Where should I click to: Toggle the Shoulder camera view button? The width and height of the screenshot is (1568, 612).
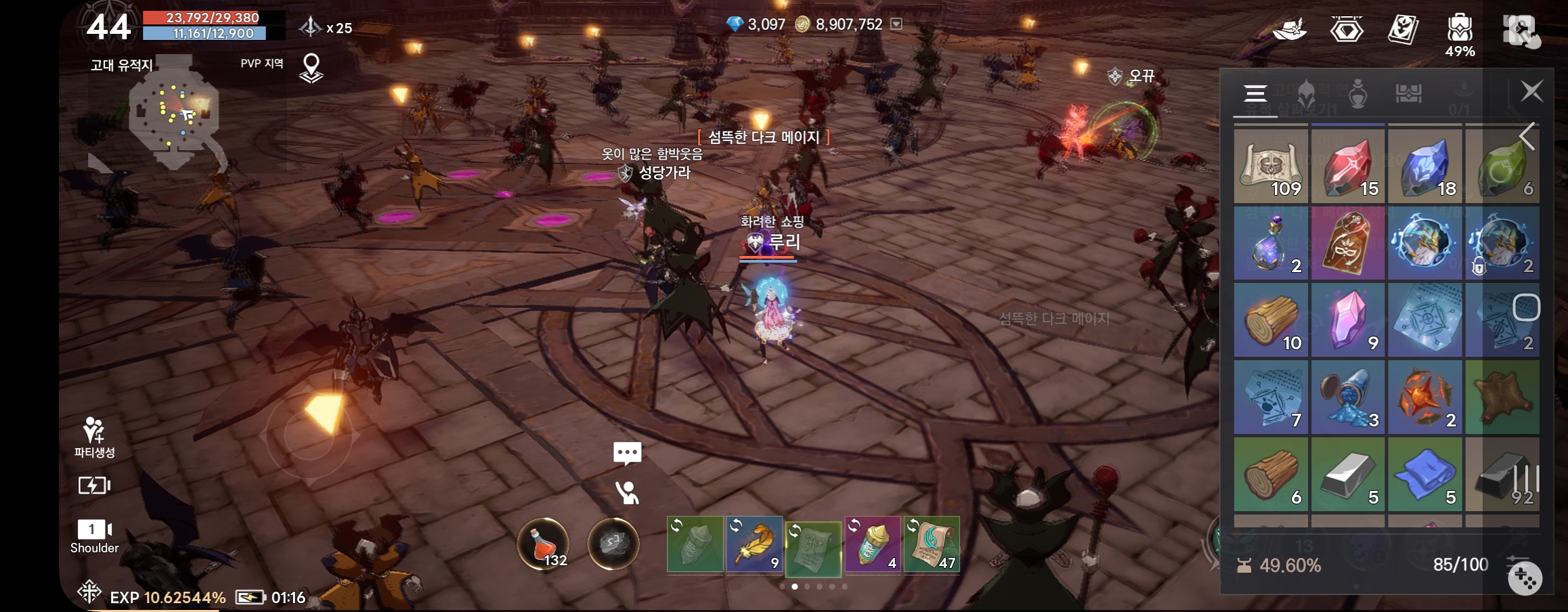[x=94, y=535]
